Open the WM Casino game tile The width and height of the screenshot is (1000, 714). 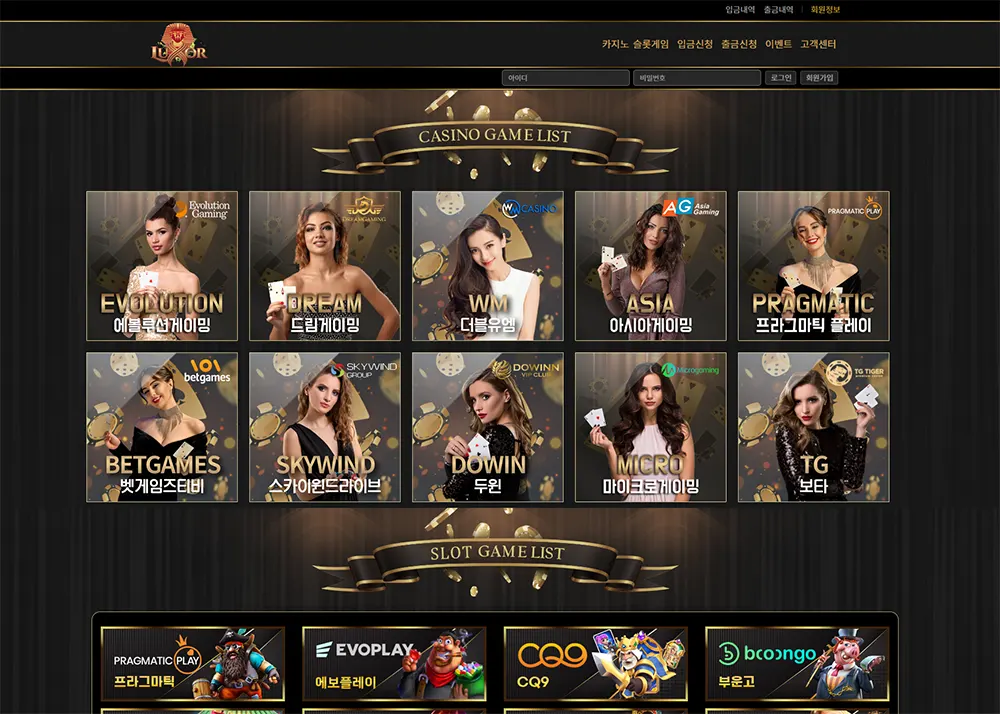[488, 266]
